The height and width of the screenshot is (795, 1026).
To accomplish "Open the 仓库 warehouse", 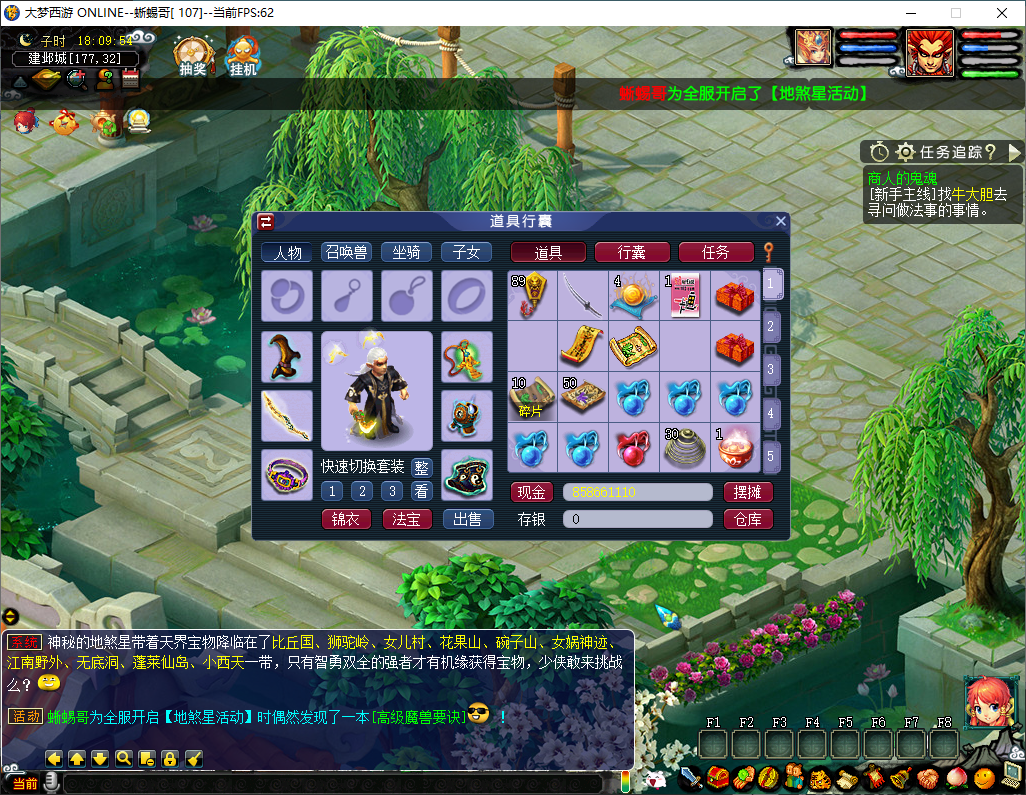I will (748, 519).
